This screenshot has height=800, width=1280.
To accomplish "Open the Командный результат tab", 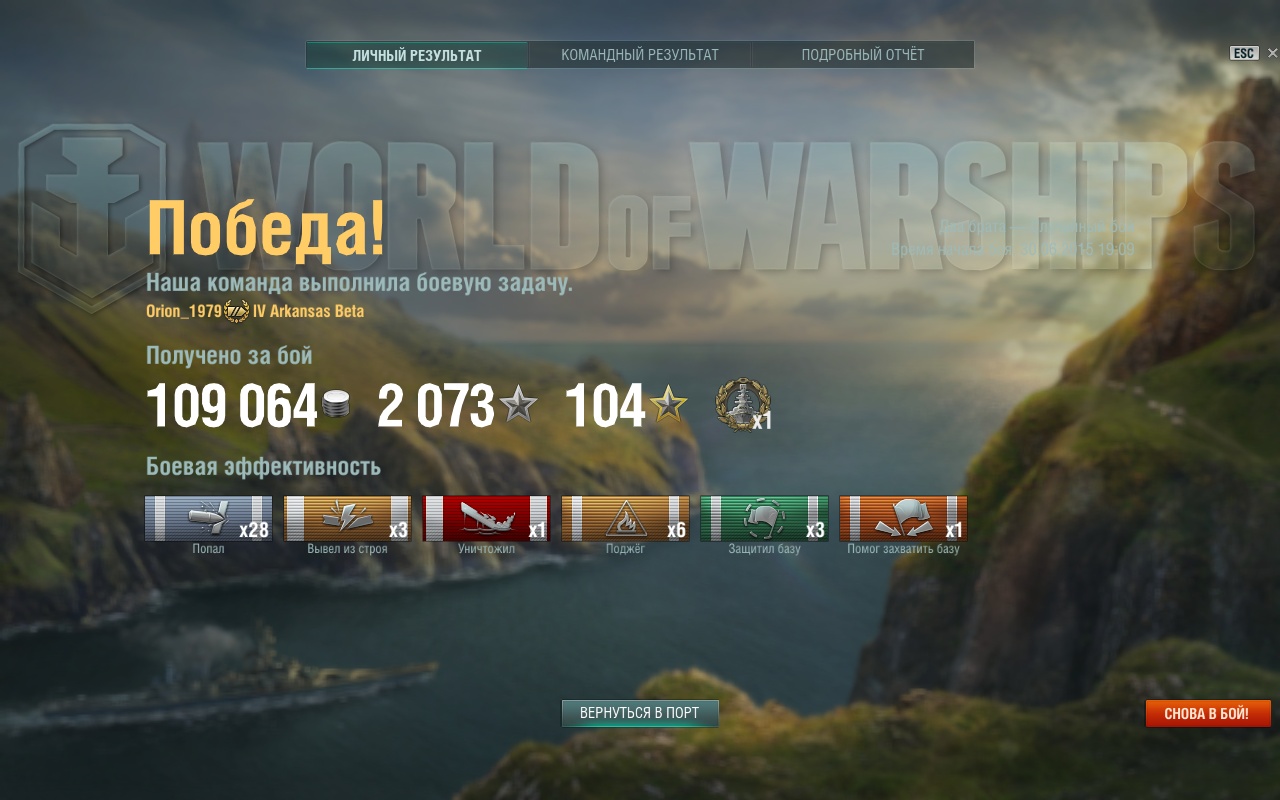I will pos(640,55).
